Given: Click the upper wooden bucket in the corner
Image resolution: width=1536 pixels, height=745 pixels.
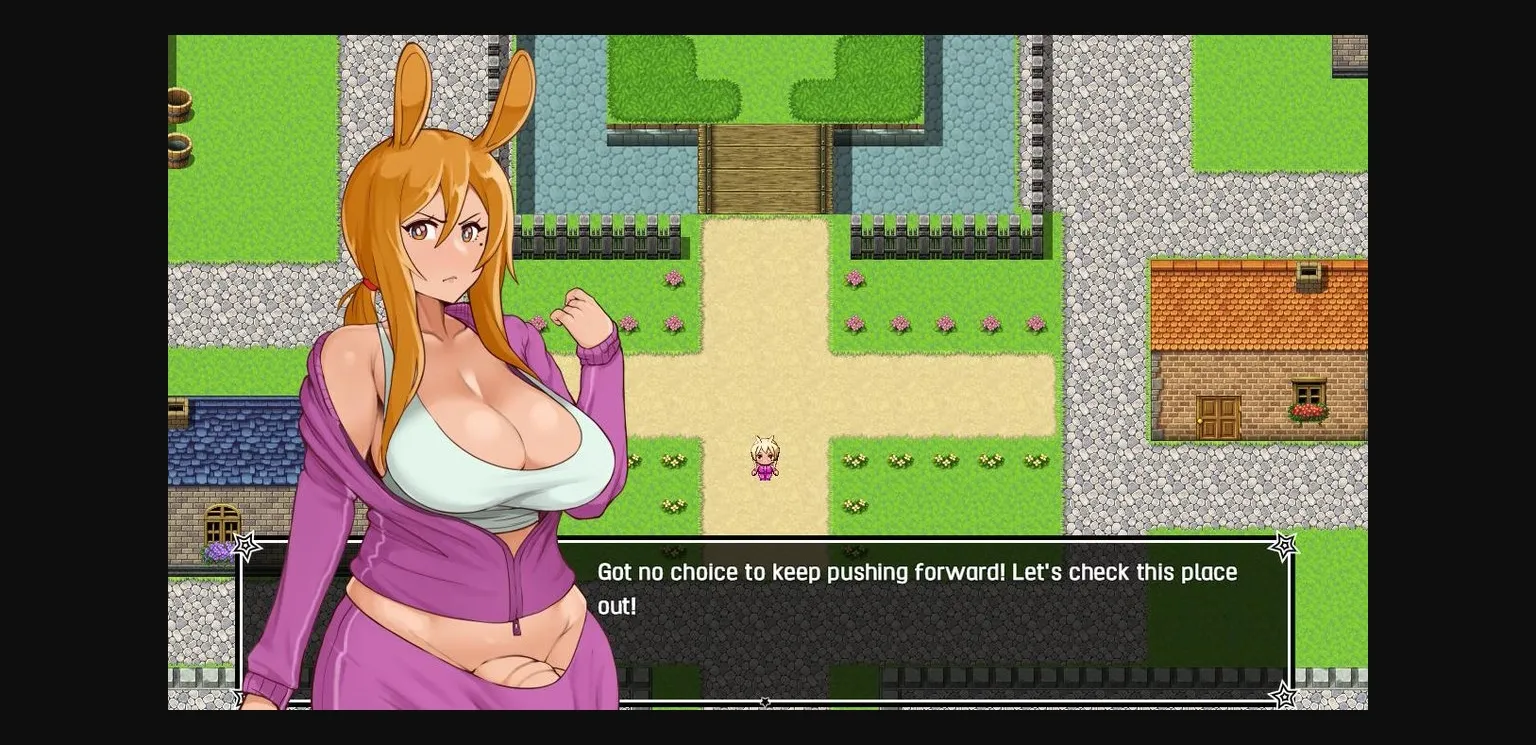Looking at the screenshot, I should point(179,103).
